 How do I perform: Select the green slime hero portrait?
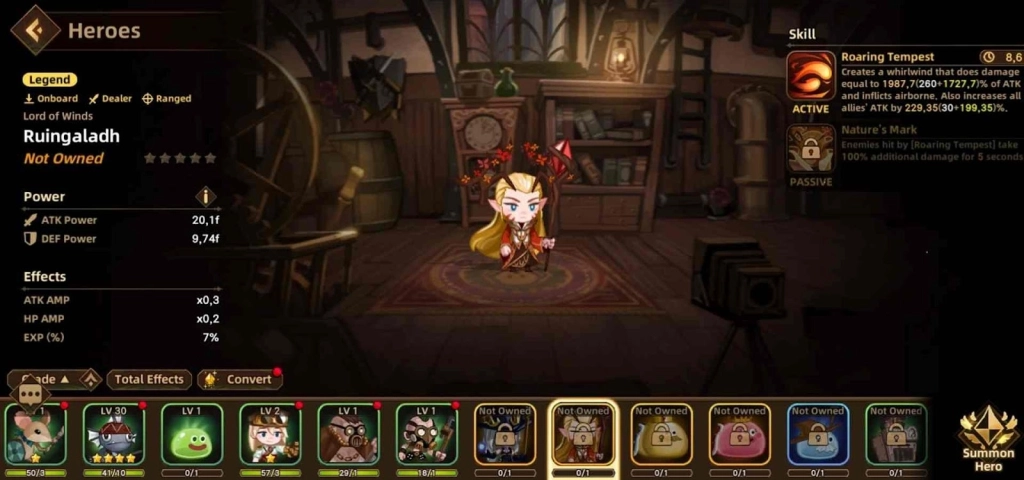(192, 434)
